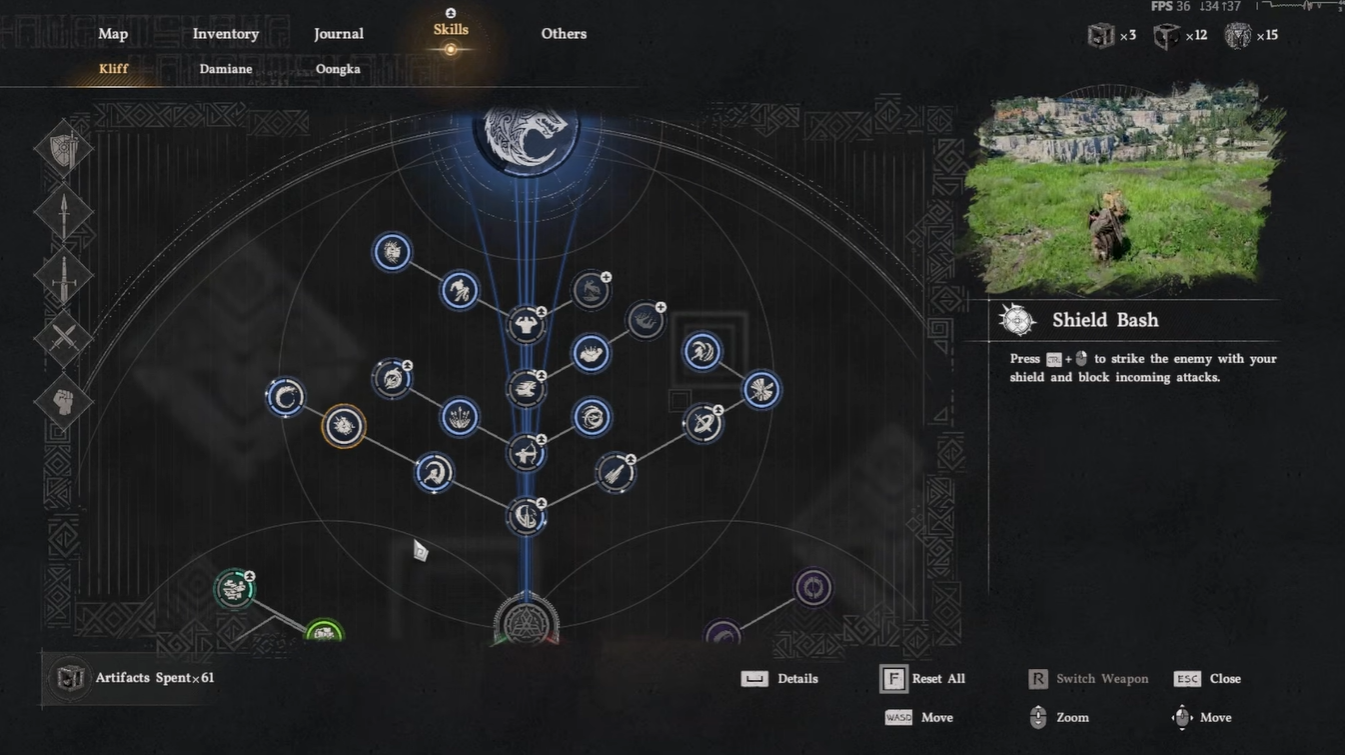Open the Map tab
This screenshot has height=755, width=1345.
point(113,34)
